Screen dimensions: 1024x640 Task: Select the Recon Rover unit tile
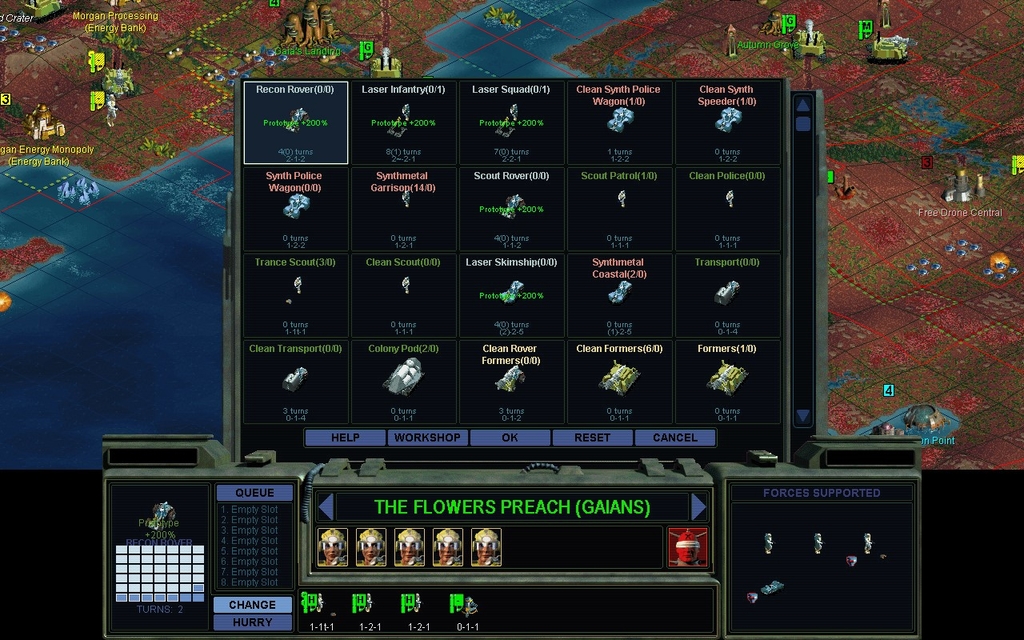[296, 123]
